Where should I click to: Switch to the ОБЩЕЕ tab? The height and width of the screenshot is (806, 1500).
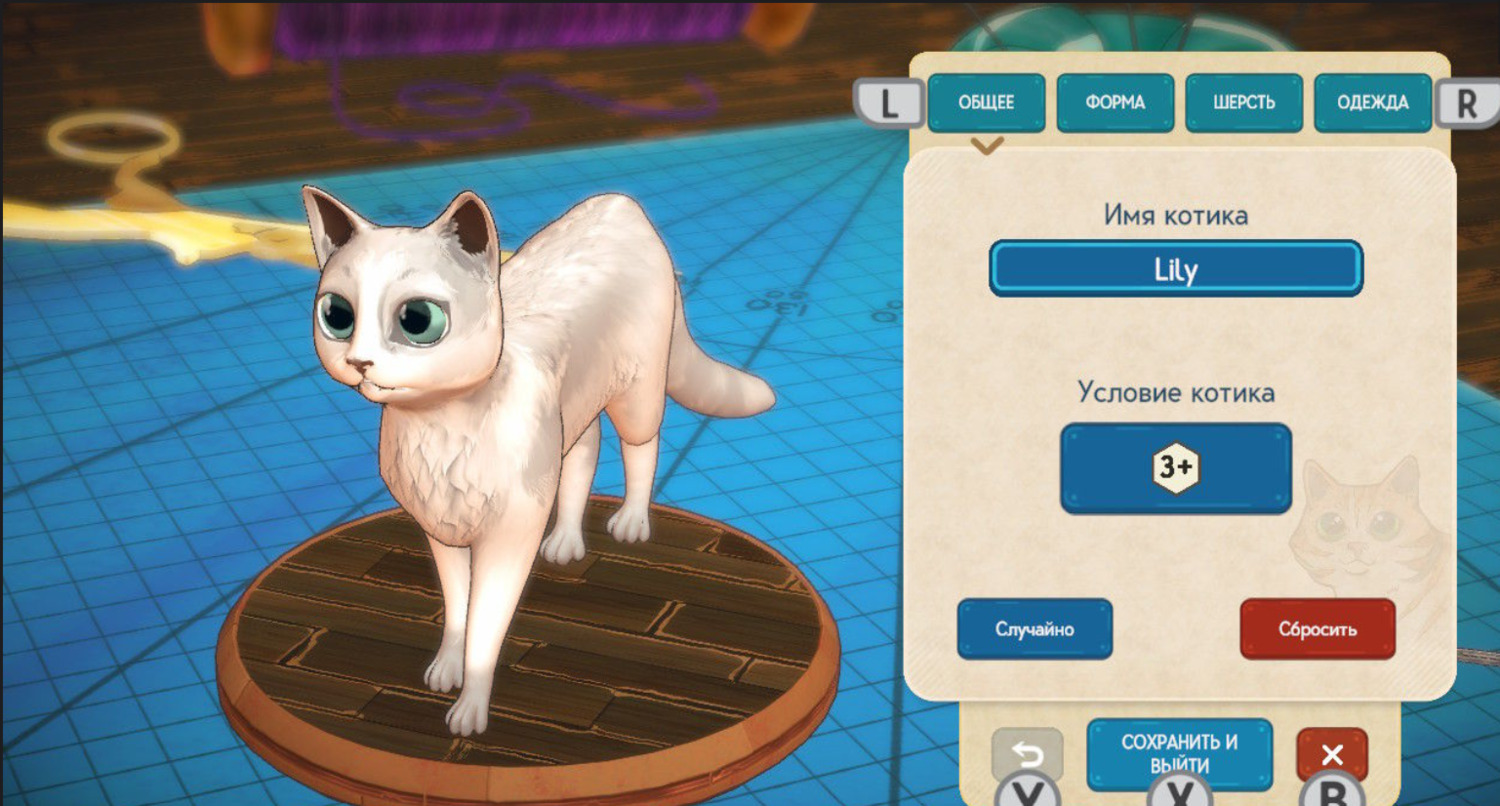coord(986,103)
